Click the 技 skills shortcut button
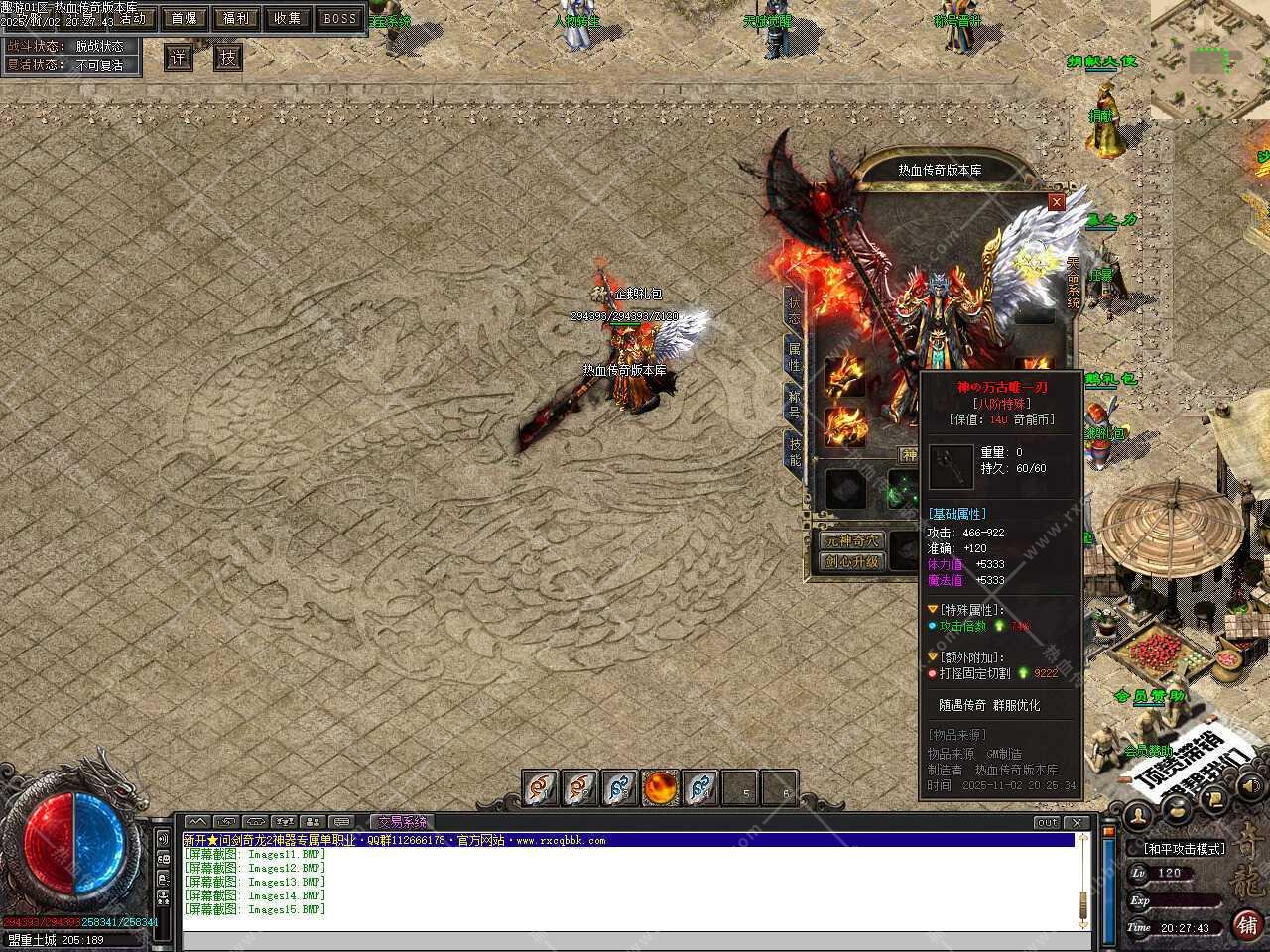The image size is (1270, 952). point(228,59)
